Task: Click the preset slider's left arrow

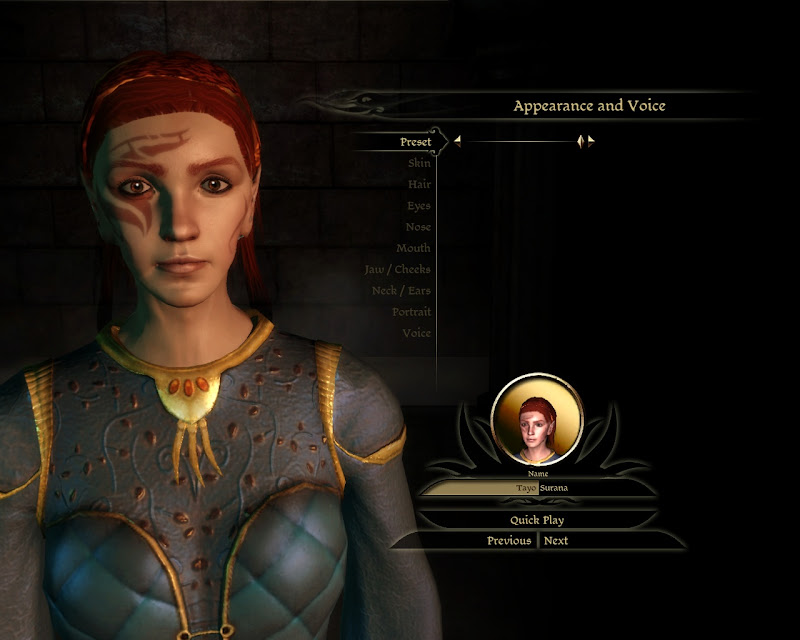Action: click(457, 142)
